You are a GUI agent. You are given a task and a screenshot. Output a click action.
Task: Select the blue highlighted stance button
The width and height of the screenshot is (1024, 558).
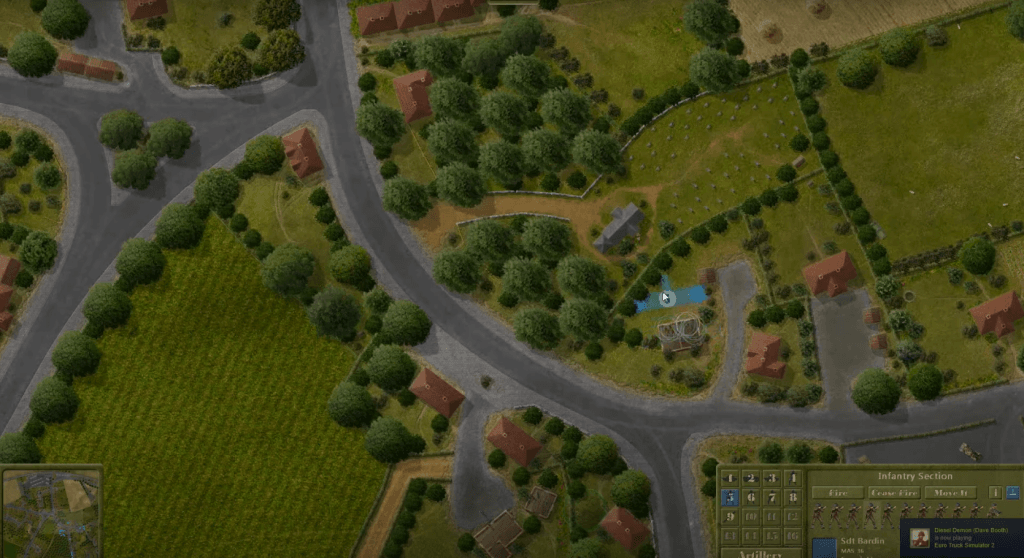pos(1012,492)
